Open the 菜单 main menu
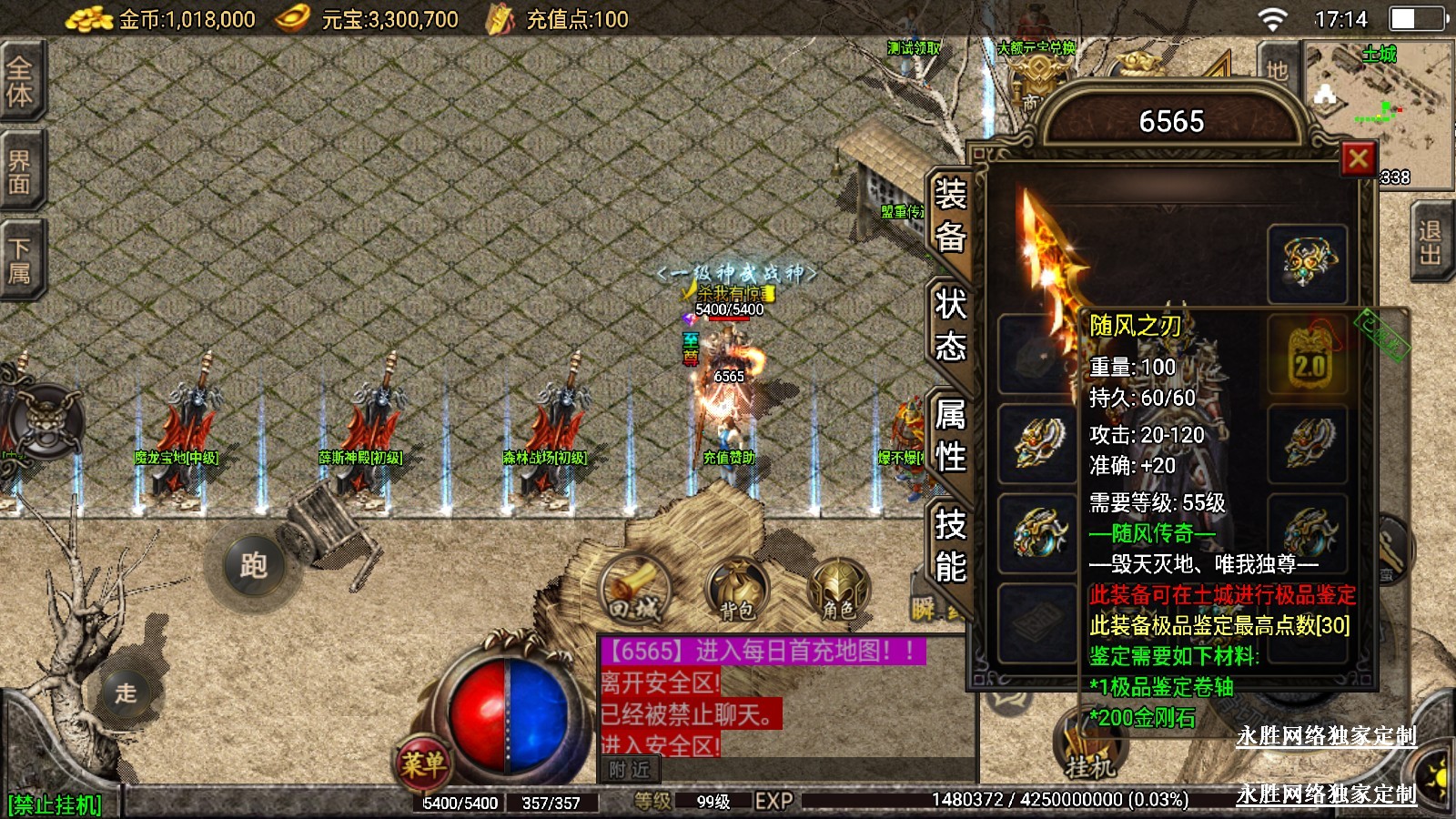This screenshot has height=819, width=1456. [423, 763]
